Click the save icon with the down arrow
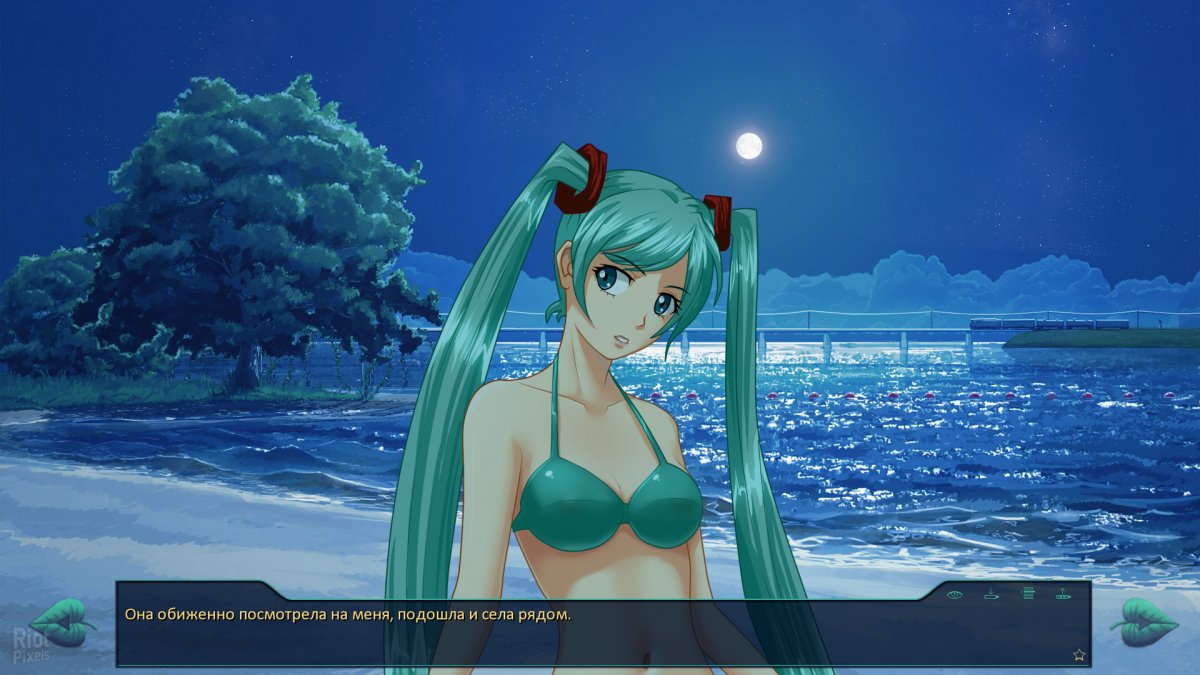The width and height of the screenshot is (1200, 675). pos(991,595)
